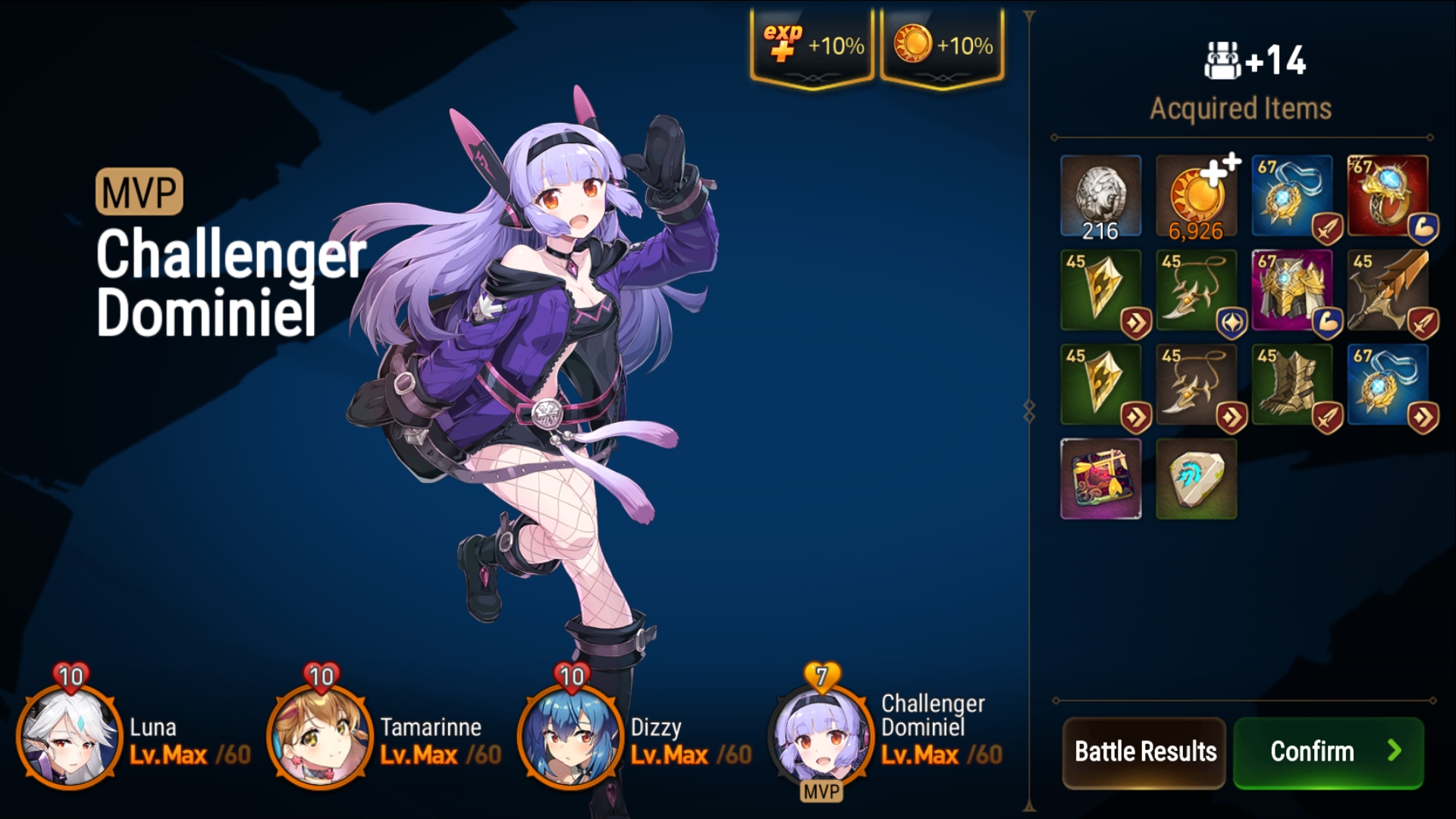View the level 67 purple armor drop
The width and height of the screenshot is (1456, 819).
click(x=1294, y=289)
